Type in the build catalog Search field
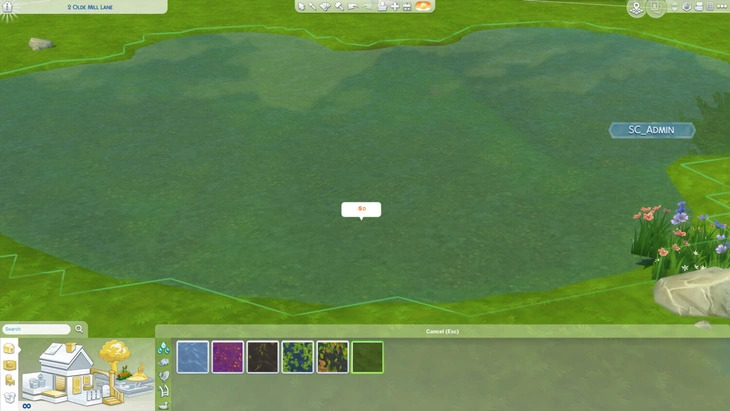The height and width of the screenshot is (411, 730). click(36, 329)
